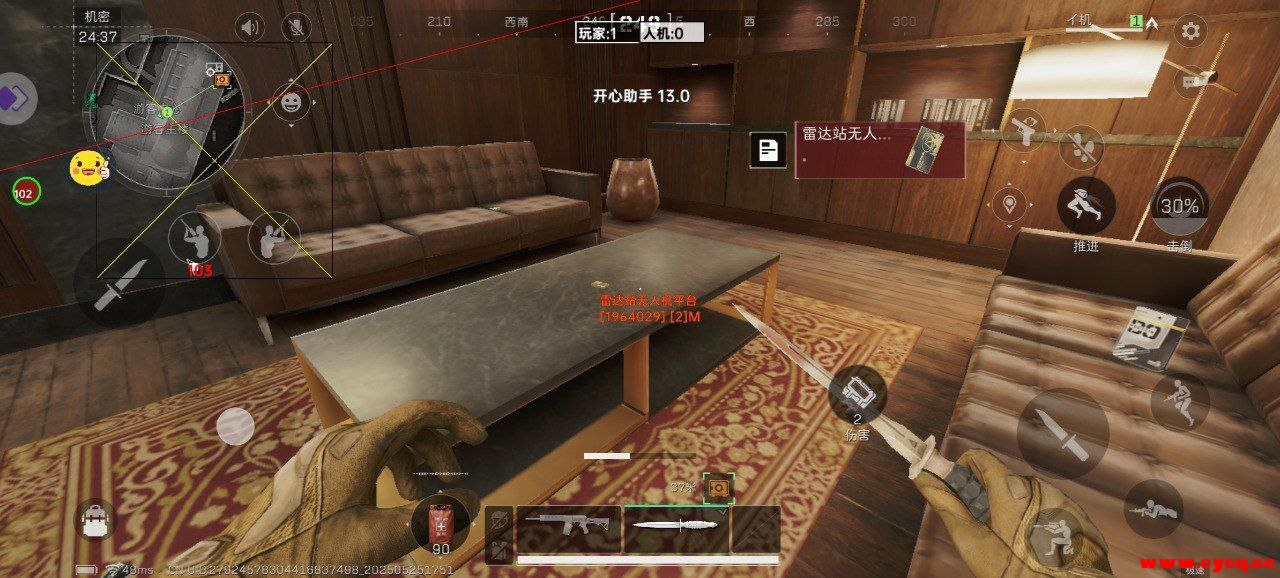
Task: Tap the large knife attack button
Action: 1062,433
